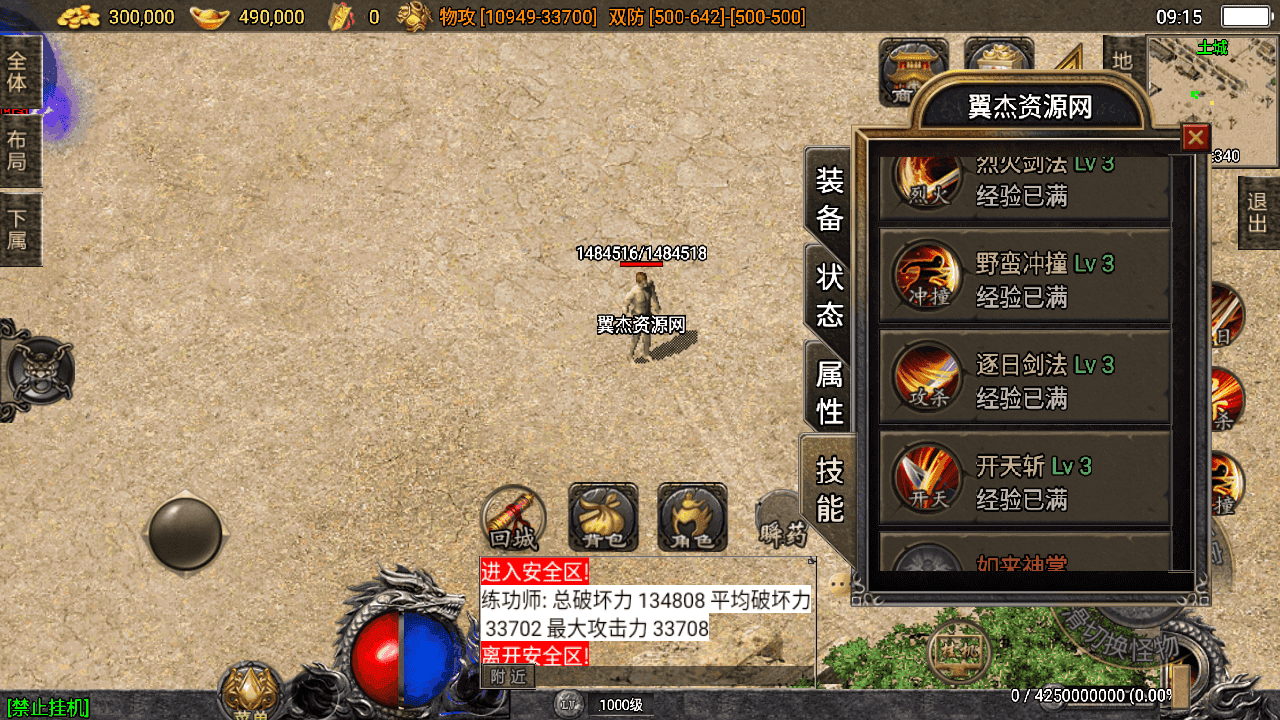1280x720 pixels.
Task: Use the 回城 return-to-town scroll
Action: pos(514,518)
